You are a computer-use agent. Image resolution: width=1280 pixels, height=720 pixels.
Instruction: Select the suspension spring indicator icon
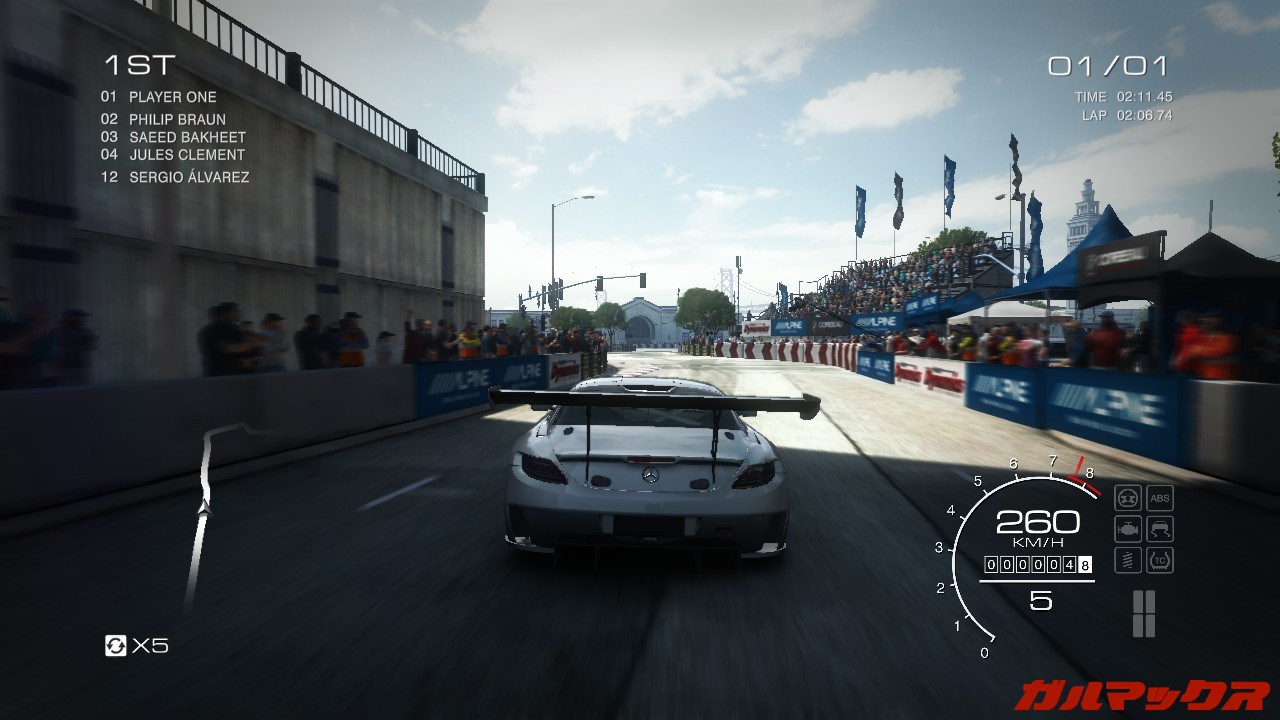(x=1127, y=560)
